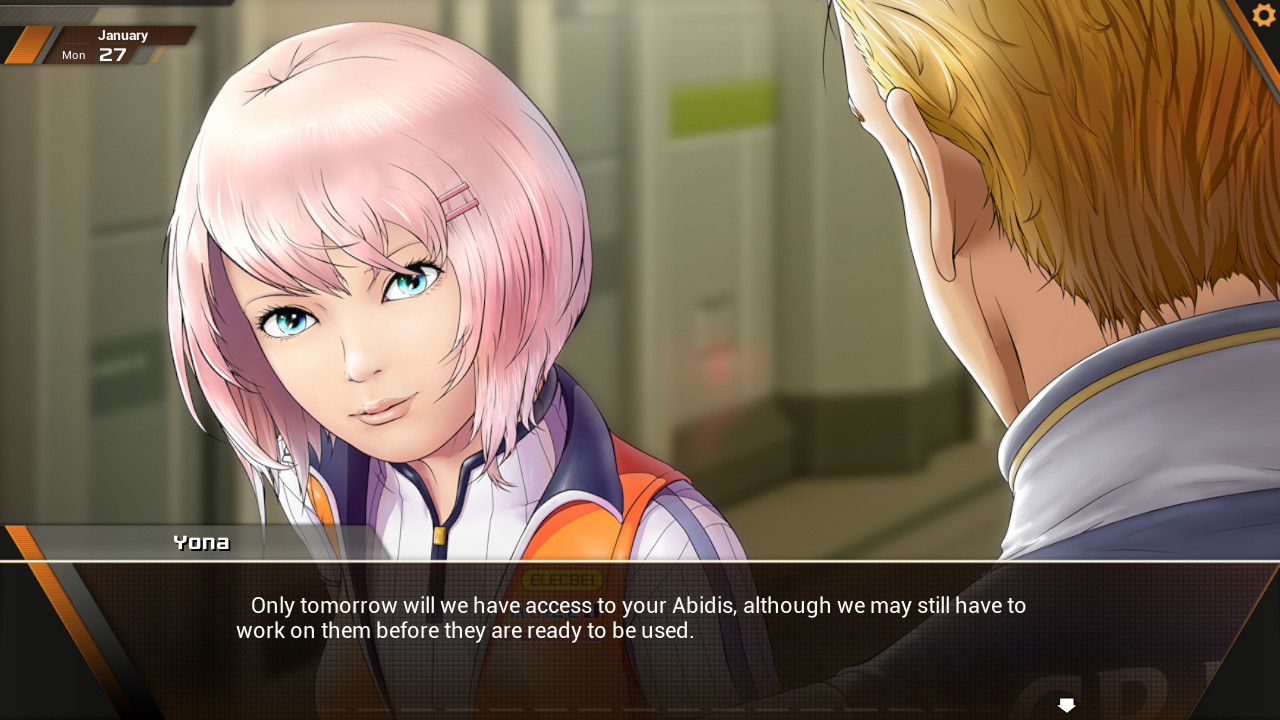Toggle the Yona nameplate bar
The image size is (1280, 720).
coord(200,542)
